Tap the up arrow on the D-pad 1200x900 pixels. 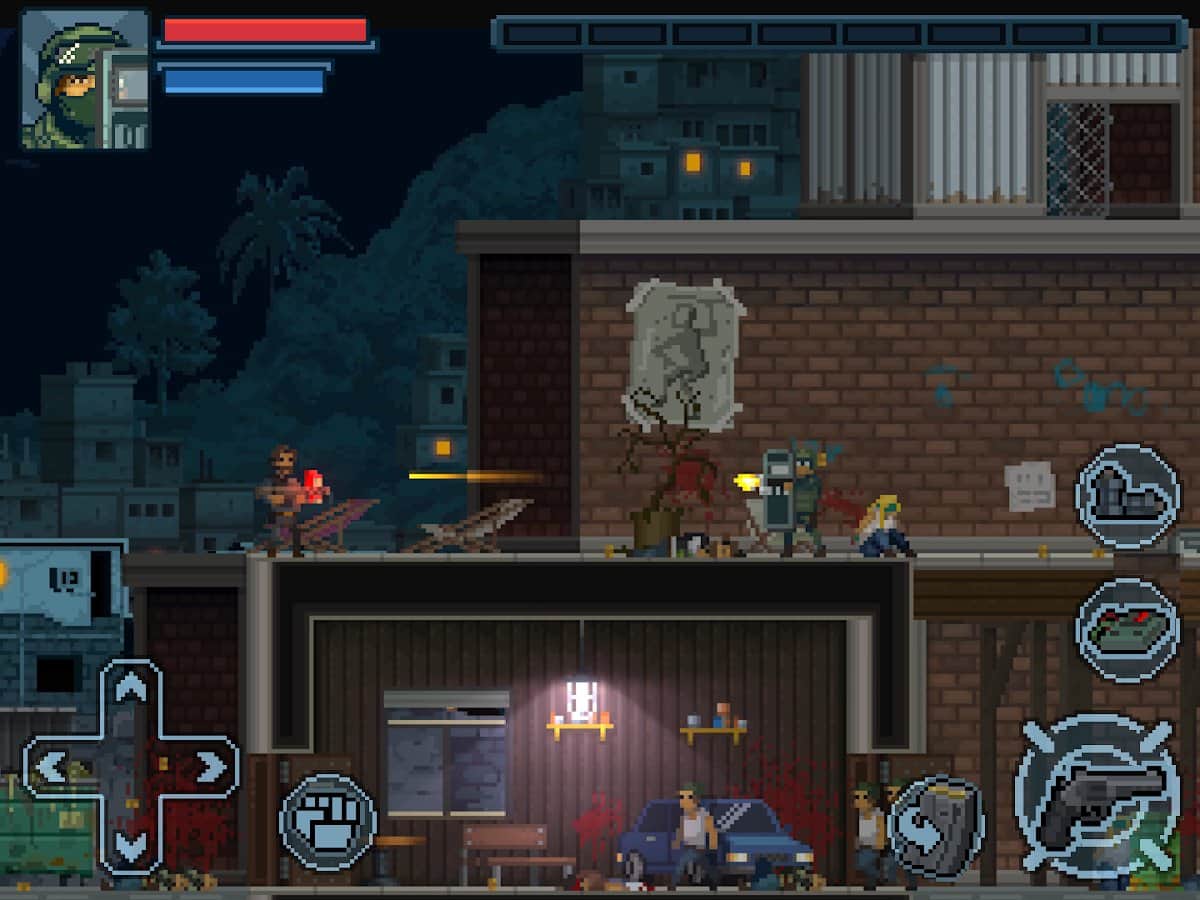131,689
